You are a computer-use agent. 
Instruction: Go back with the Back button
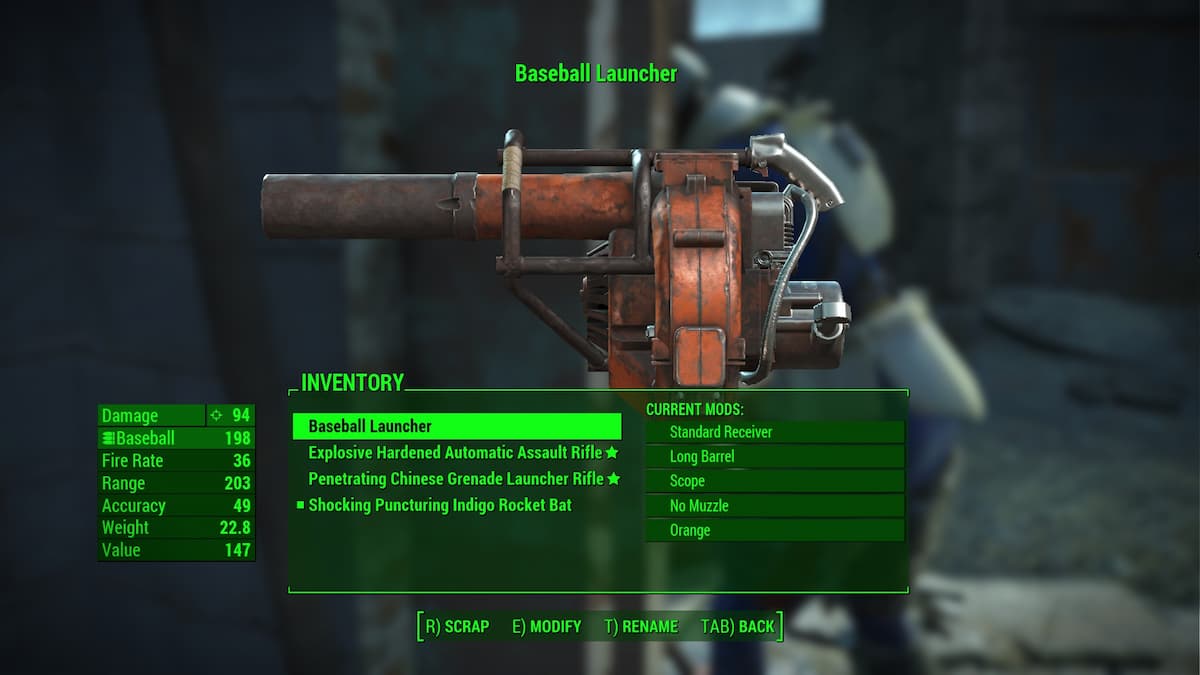737,627
